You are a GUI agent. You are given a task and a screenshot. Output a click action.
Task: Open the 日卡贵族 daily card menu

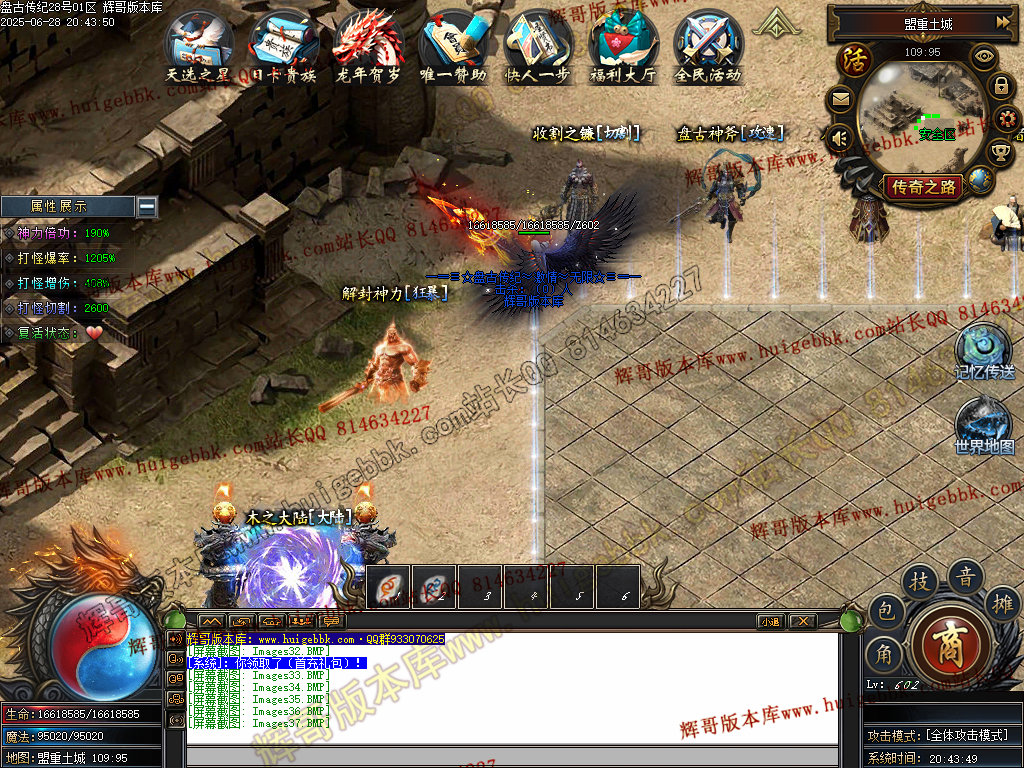(284, 44)
